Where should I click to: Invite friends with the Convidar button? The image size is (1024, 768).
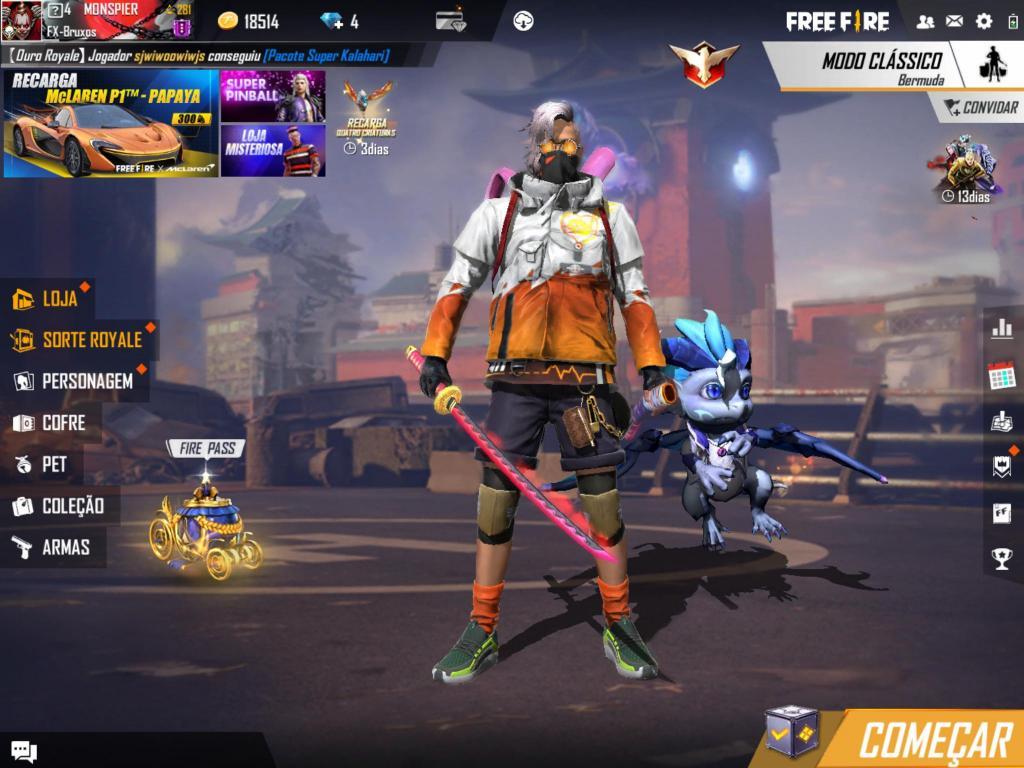(x=981, y=107)
